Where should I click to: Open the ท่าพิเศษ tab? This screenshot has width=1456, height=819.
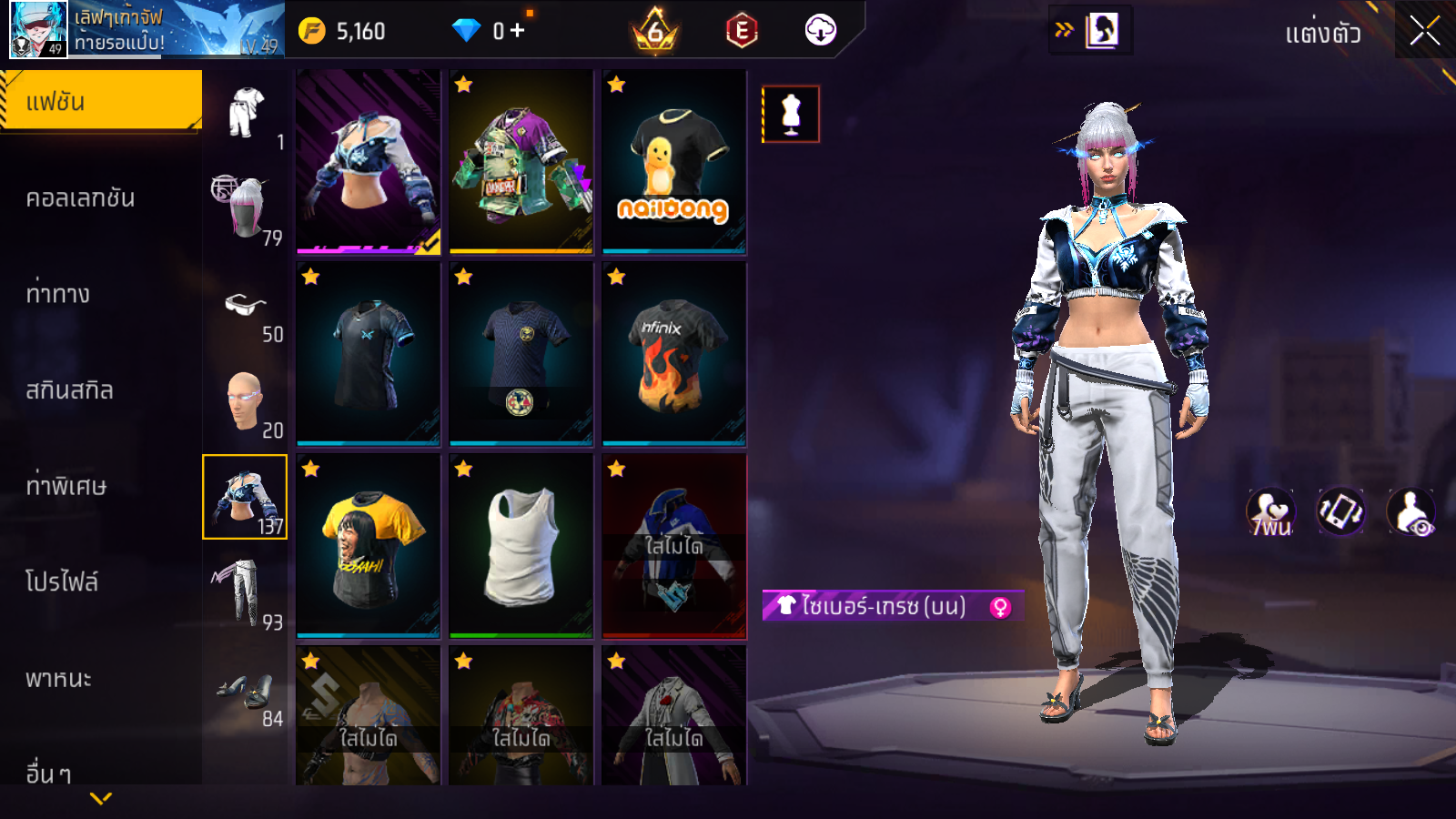pyautogui.click(x=66, y=486)
